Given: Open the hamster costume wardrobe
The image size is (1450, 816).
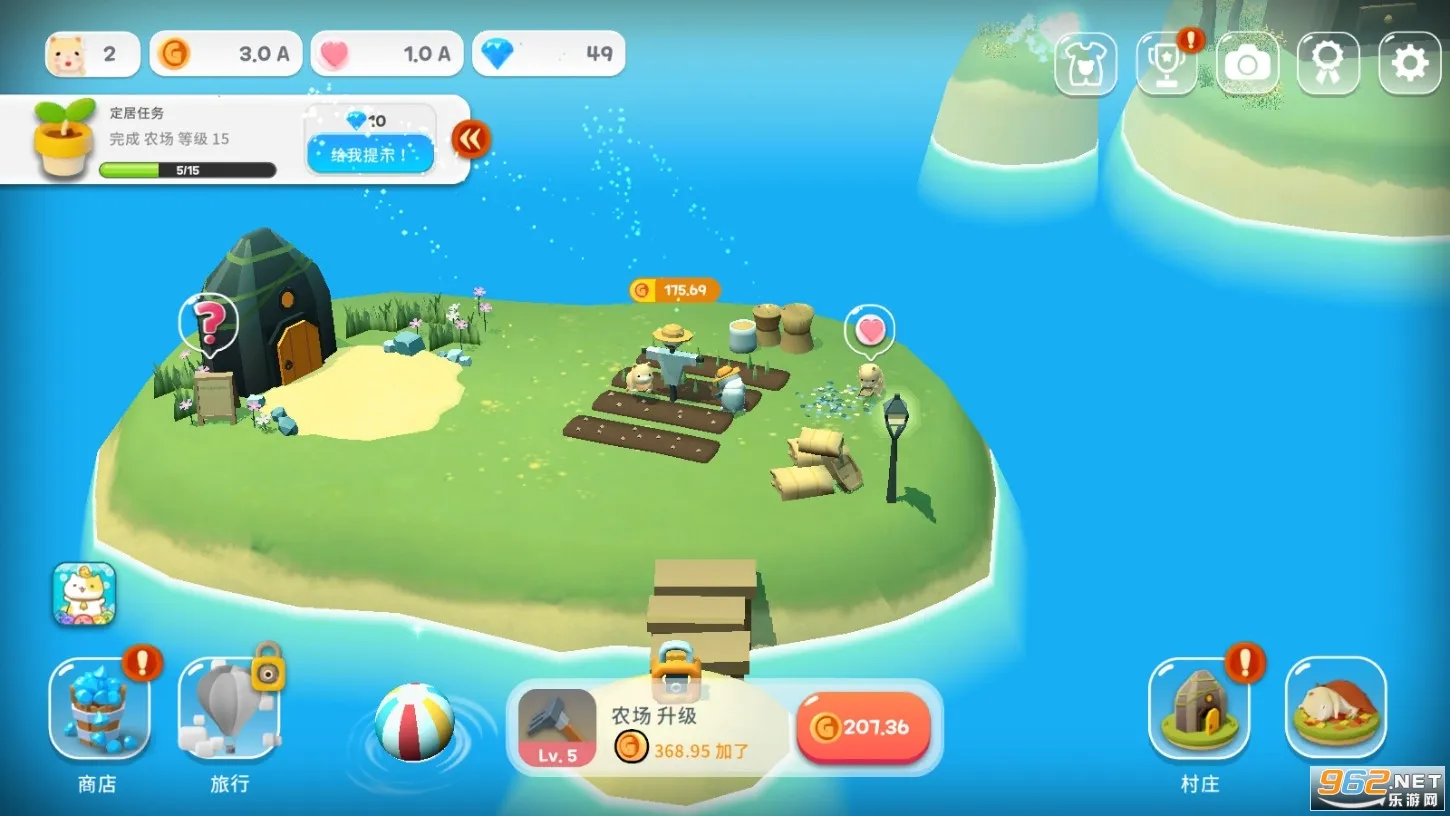Looking at the screenshot, I should coord(1085,64).
